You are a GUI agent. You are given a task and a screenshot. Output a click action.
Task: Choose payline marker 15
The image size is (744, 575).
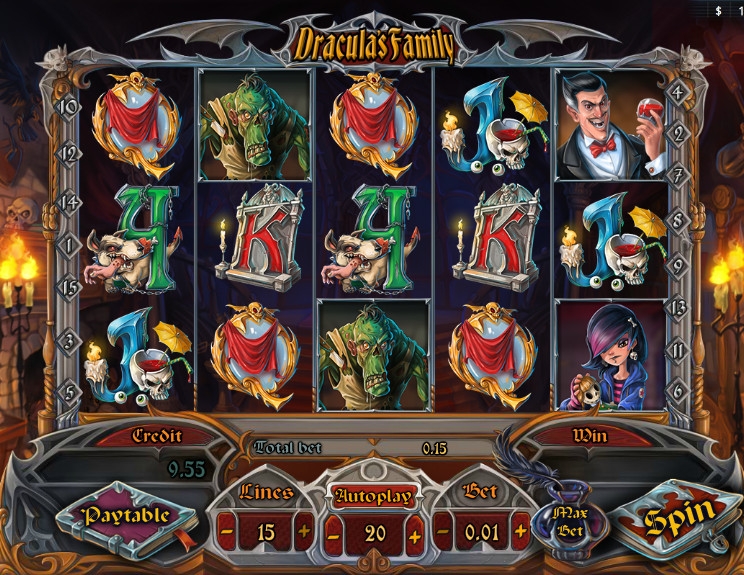click(x=70, y=287)
